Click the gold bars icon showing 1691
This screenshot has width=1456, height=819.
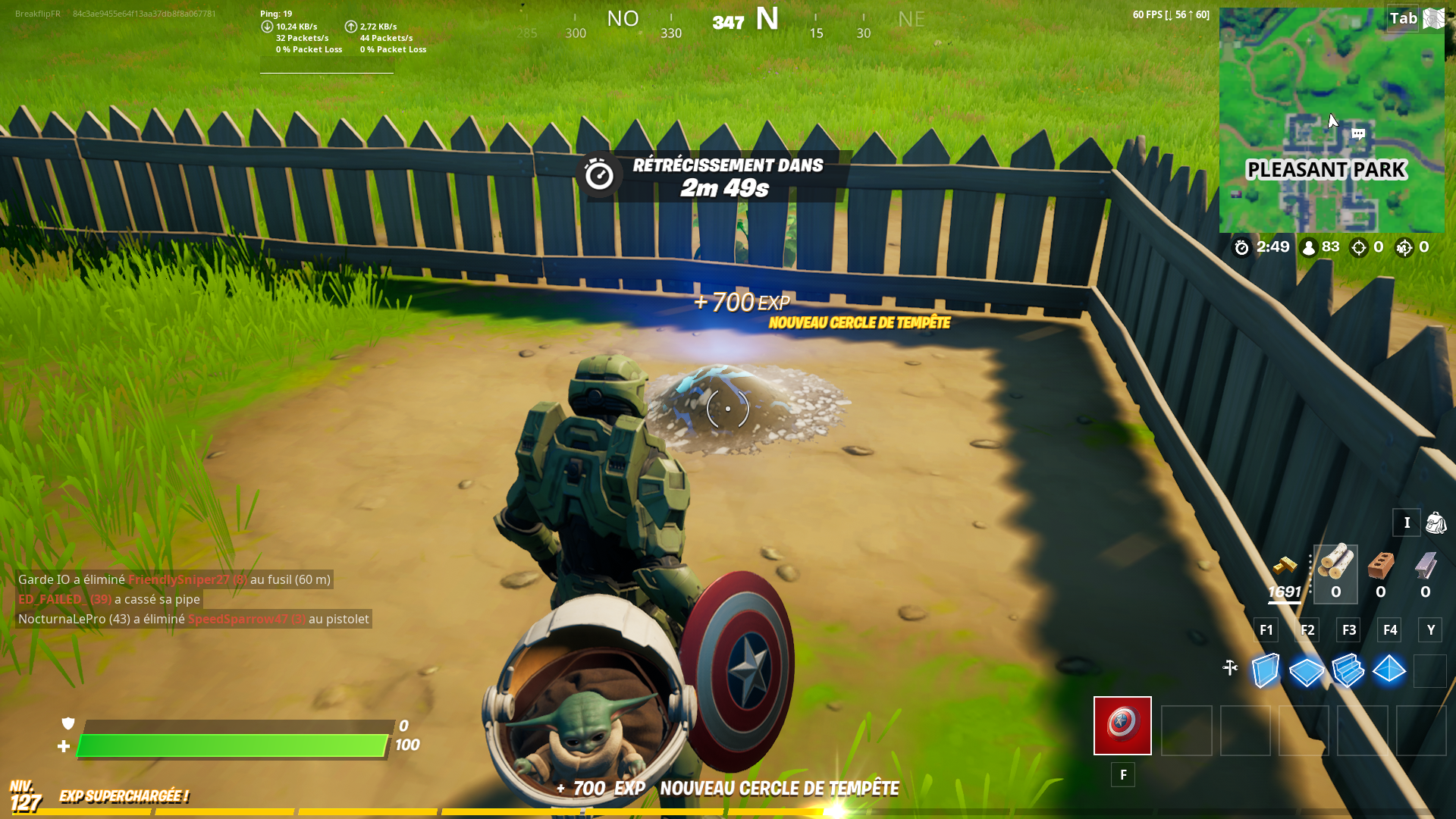tap(1285, 569)
